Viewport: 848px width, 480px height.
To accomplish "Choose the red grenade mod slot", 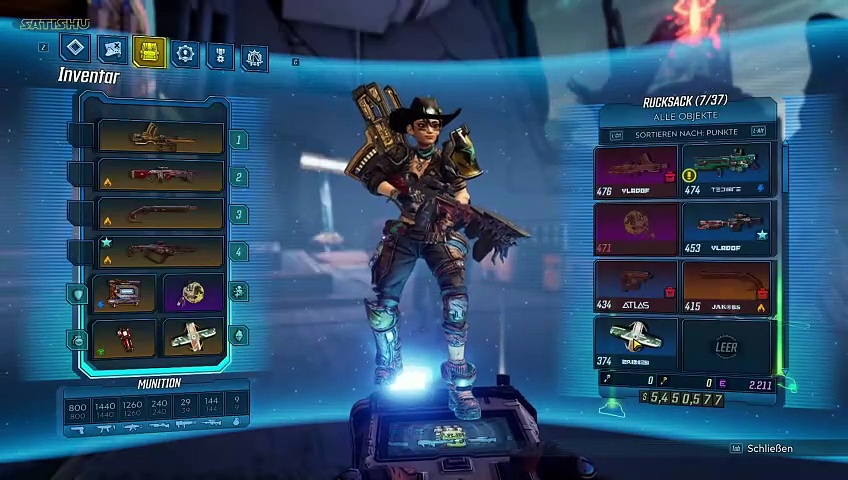I will 124,337.
